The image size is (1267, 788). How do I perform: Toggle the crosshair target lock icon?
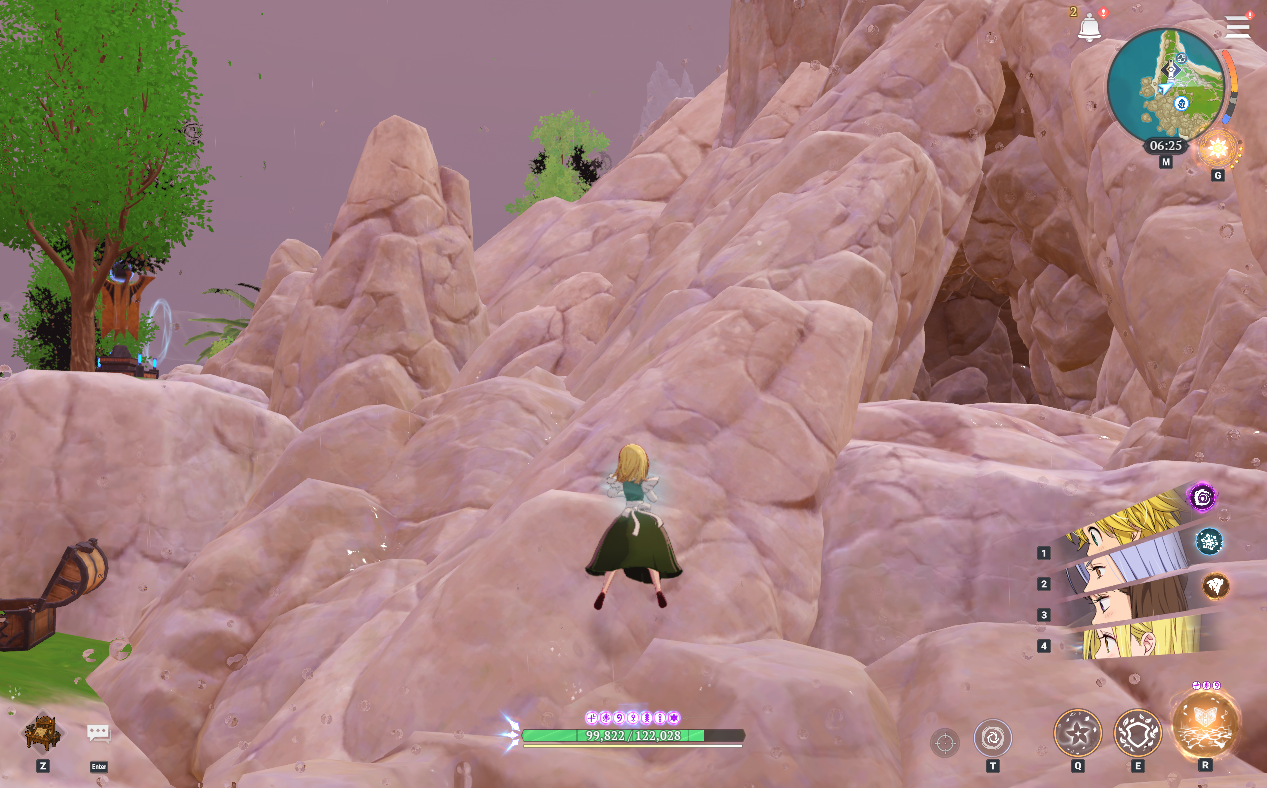944,742
